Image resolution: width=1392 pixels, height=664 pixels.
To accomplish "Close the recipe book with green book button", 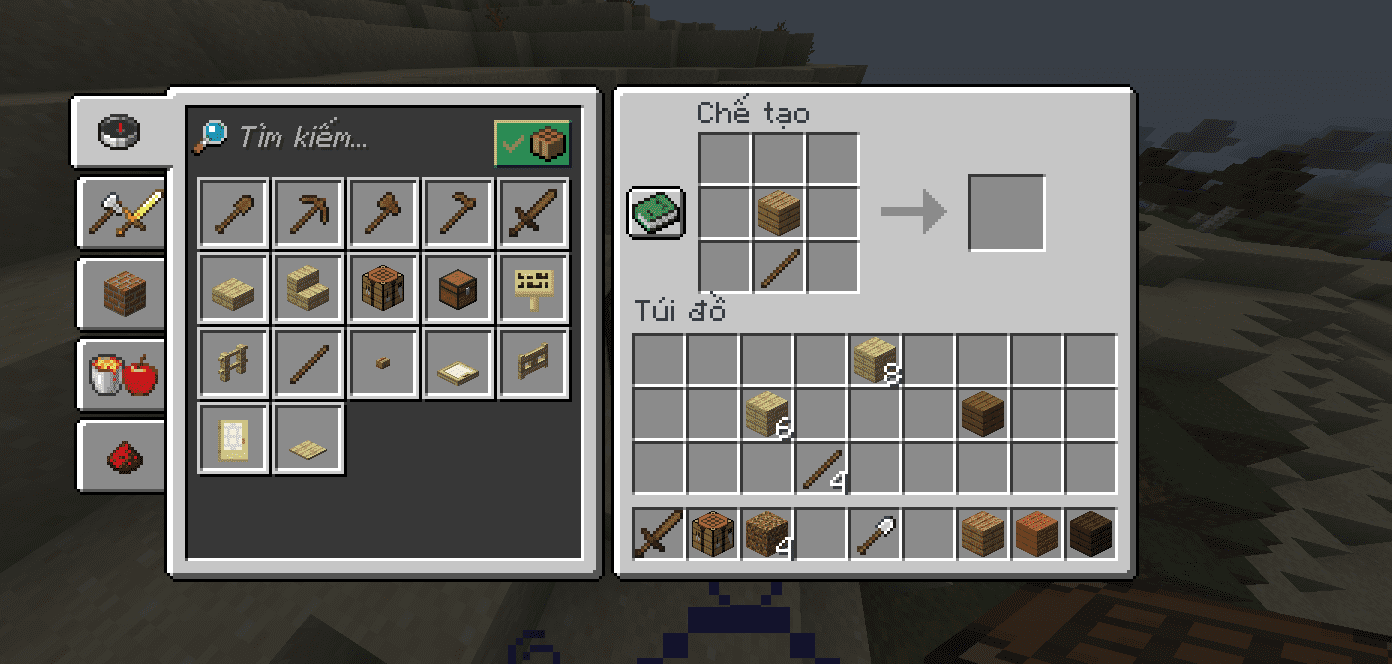I will pos(656,212).
